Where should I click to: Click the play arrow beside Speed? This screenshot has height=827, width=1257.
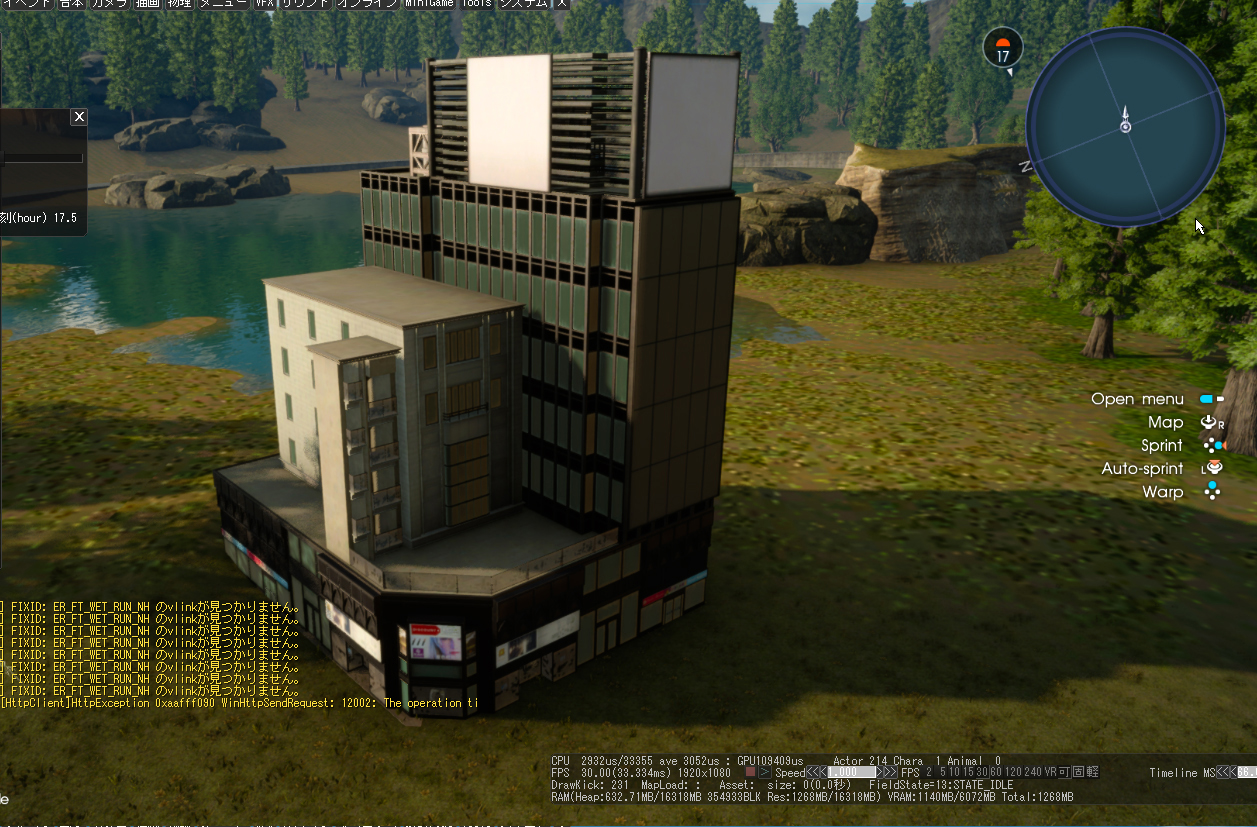pos(765,773)
